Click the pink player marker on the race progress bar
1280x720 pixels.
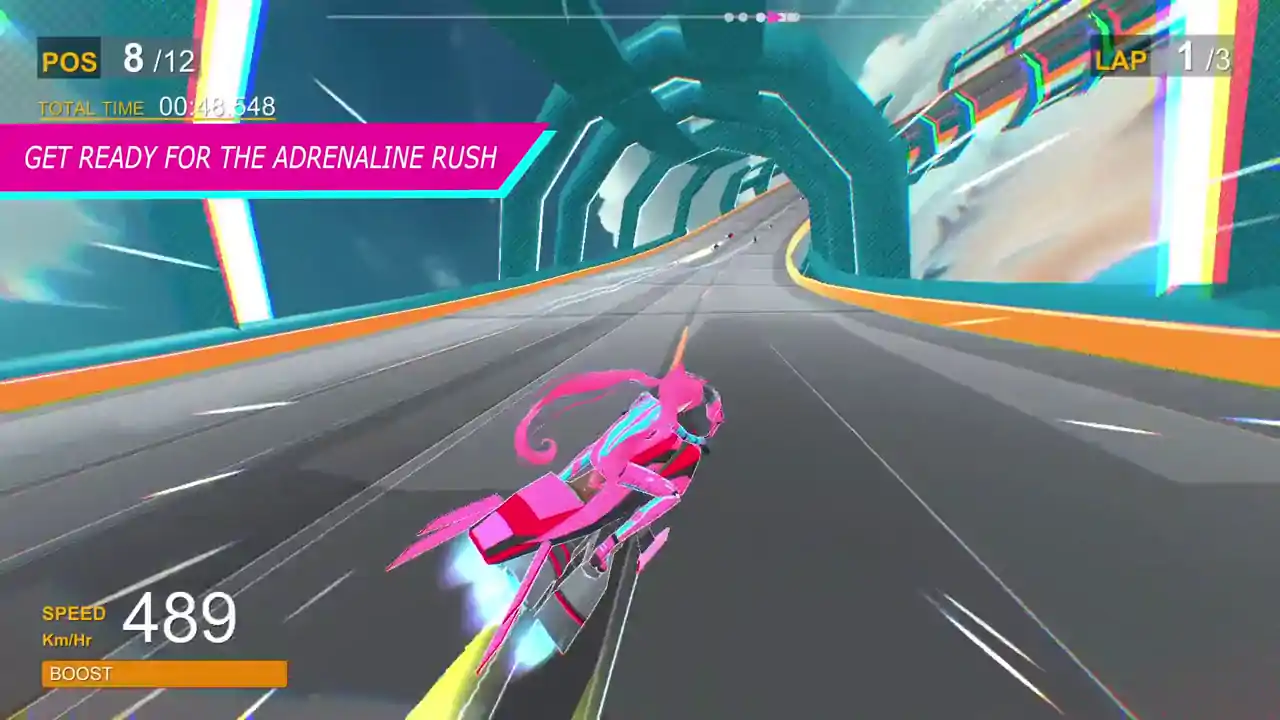[773, 17]
